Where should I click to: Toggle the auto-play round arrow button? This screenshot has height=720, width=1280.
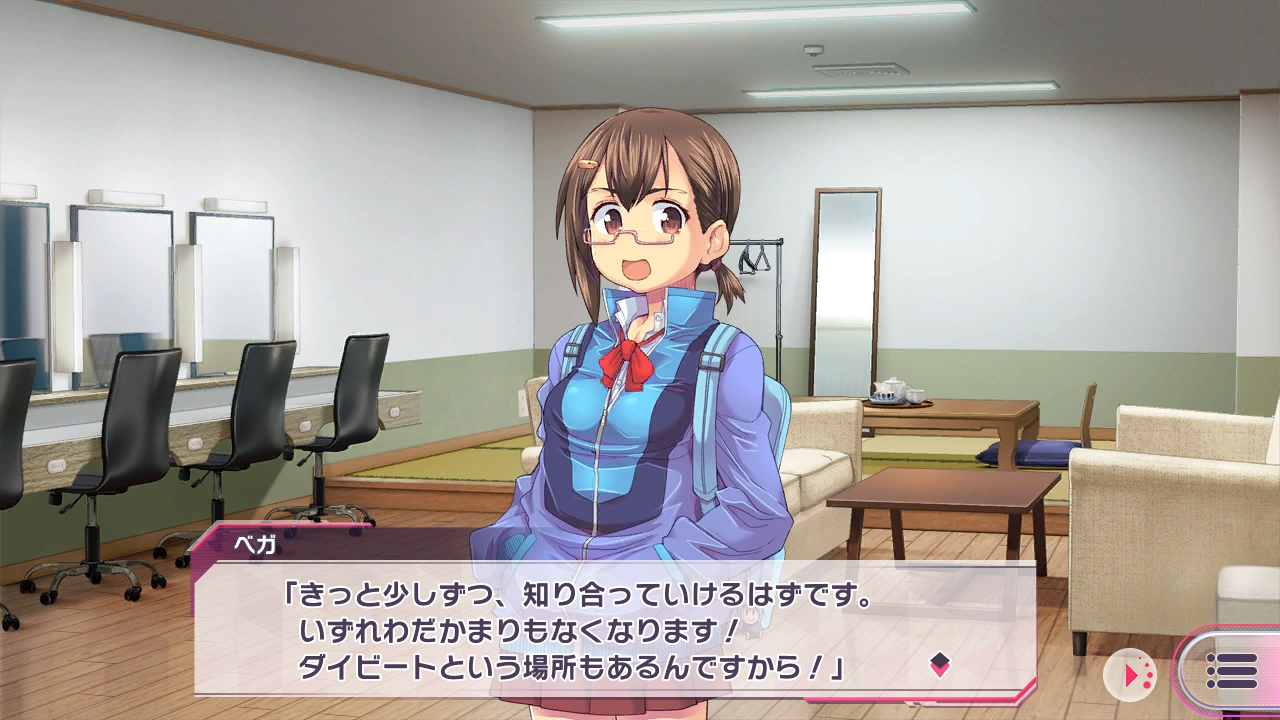(x=1130, y=675)
